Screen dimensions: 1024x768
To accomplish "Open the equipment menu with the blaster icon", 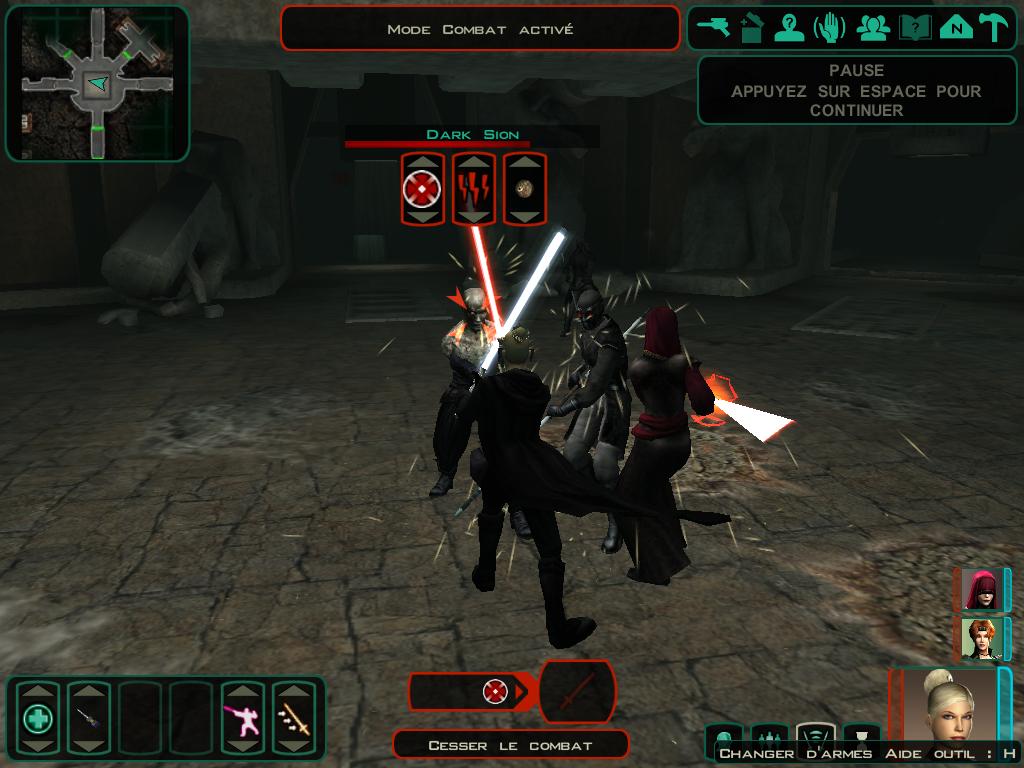I will 714,28.
